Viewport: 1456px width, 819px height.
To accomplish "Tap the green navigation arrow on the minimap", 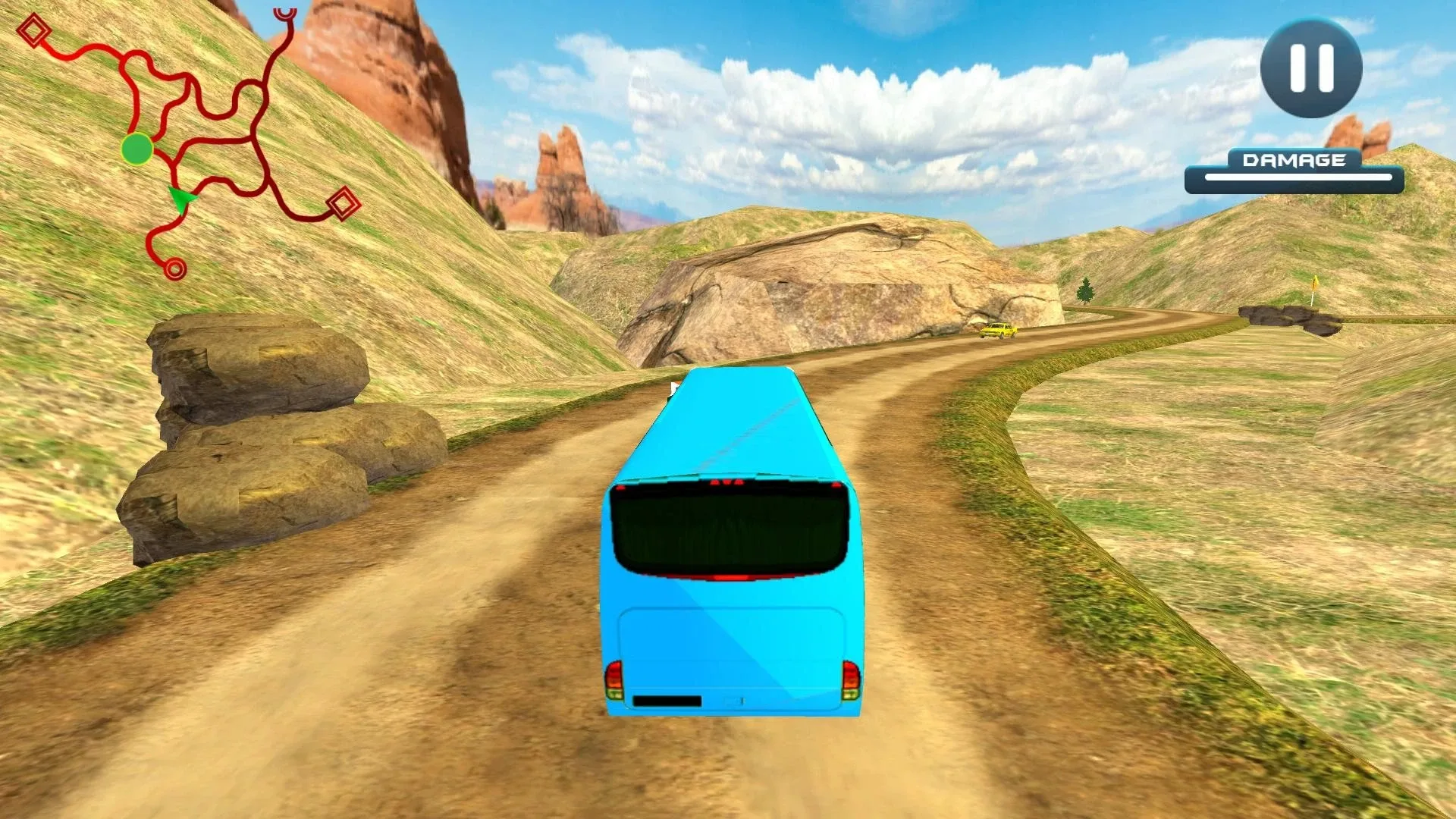I will (181, 199).
